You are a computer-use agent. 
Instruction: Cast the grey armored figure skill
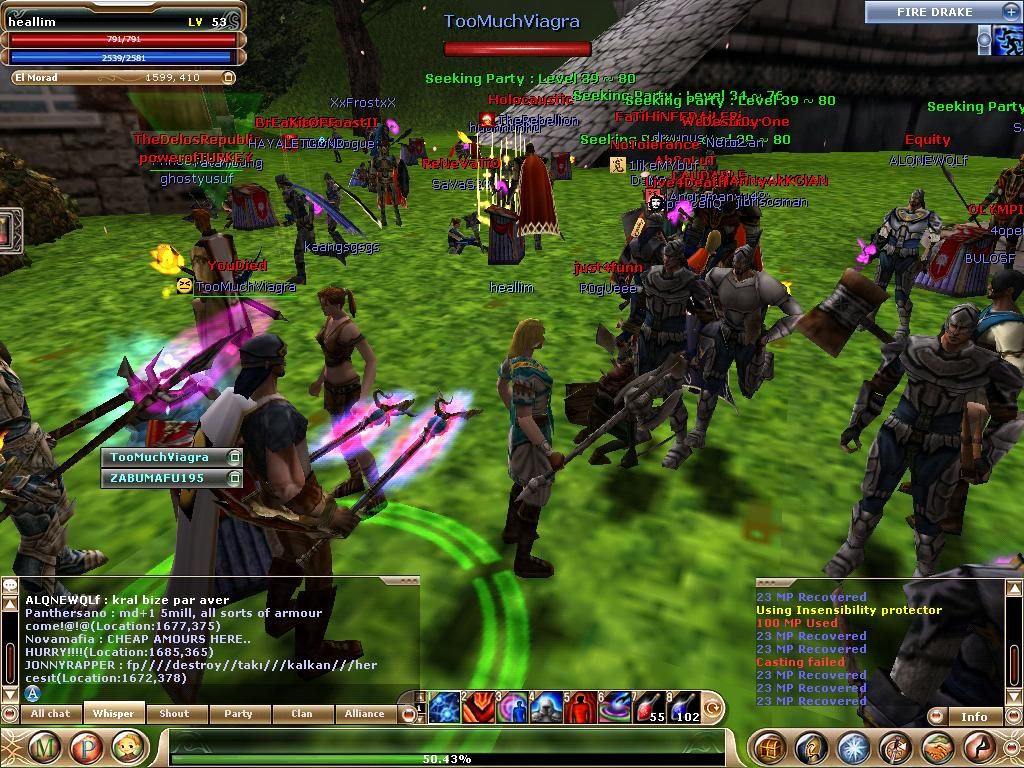pyautogui.click(x=546, y=707)
